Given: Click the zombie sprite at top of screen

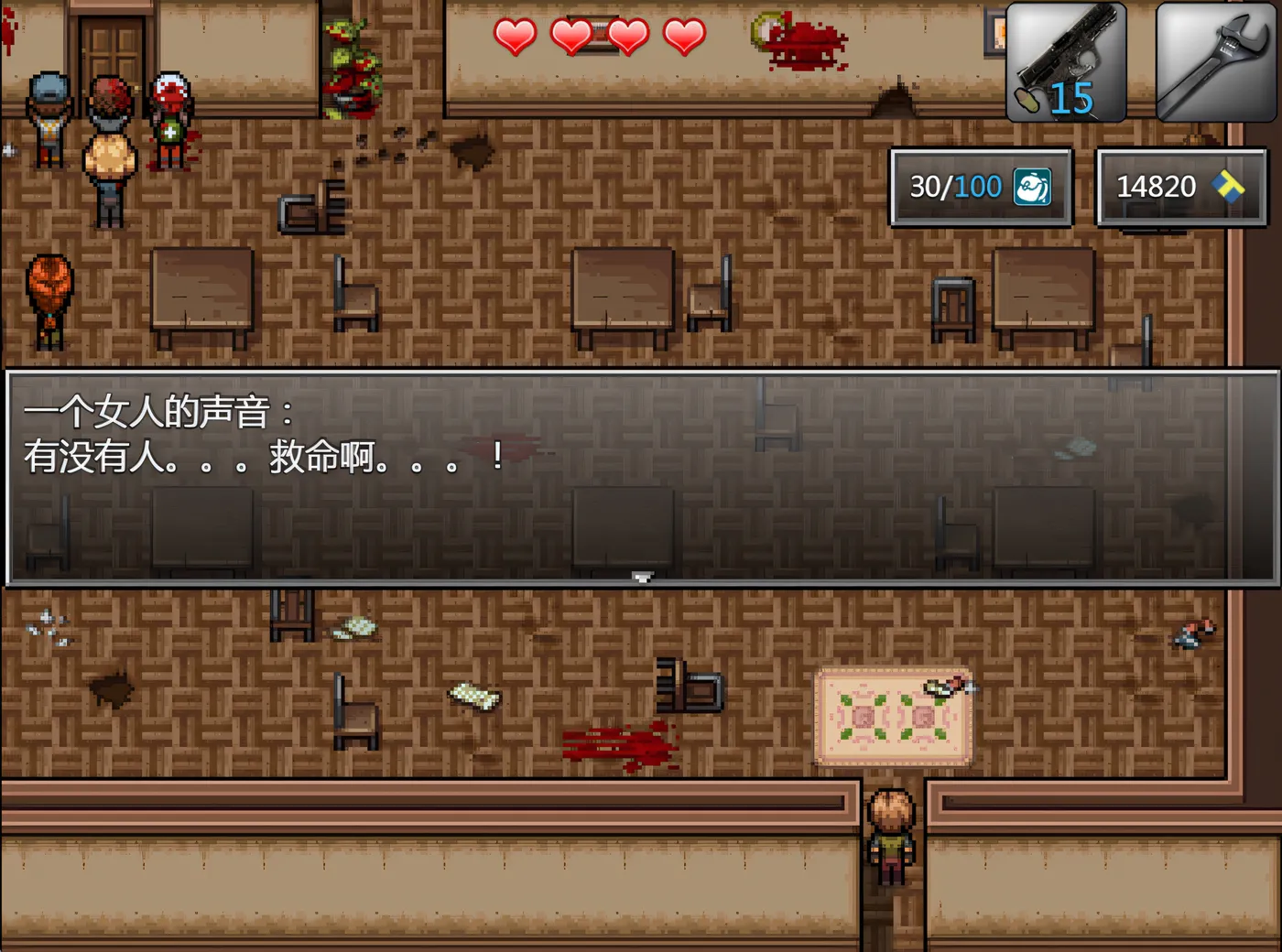Looking at the screenshot, I should coord(351,64).
